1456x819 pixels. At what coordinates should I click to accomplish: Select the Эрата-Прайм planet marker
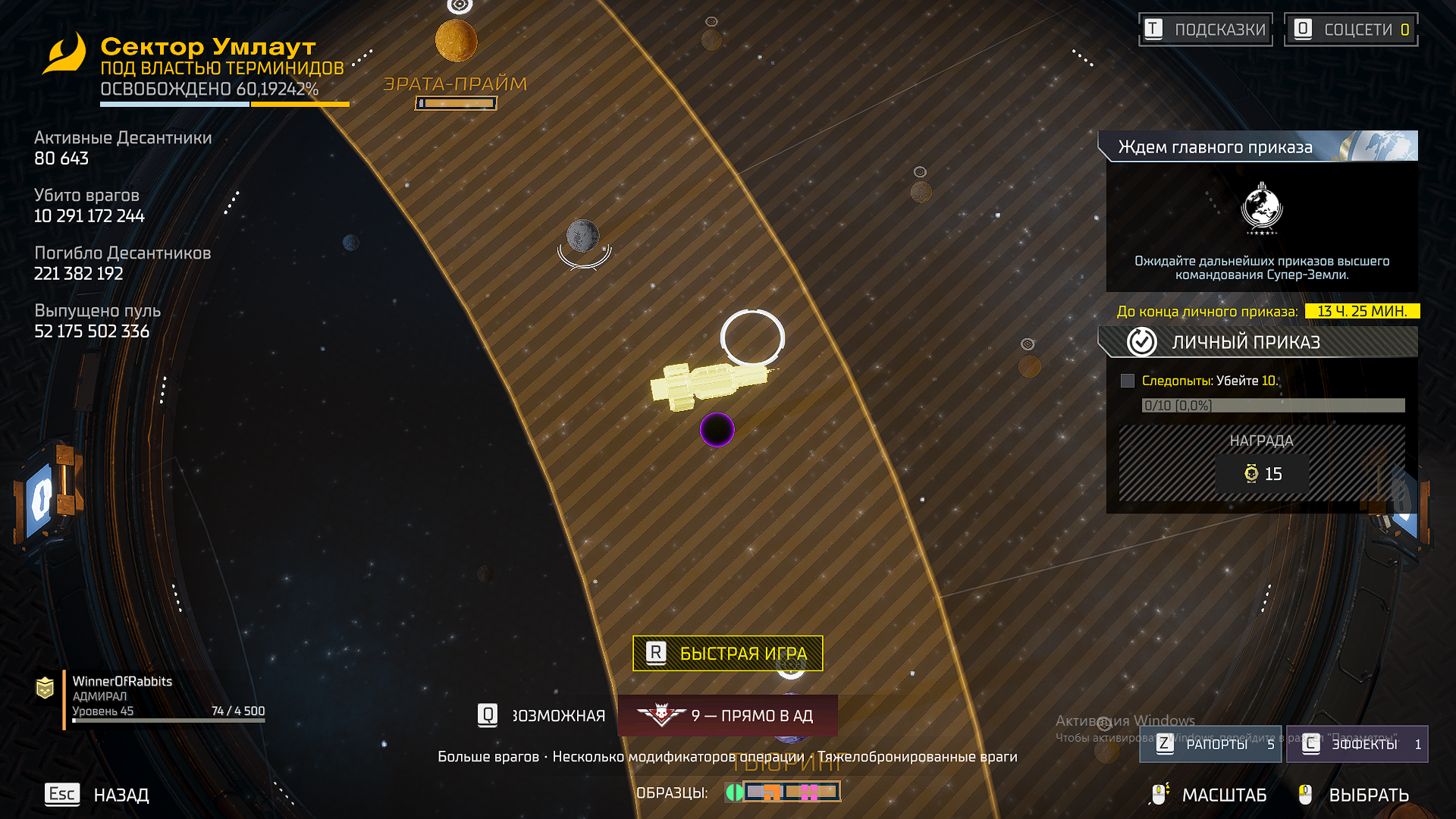click(x=456, y=41)
